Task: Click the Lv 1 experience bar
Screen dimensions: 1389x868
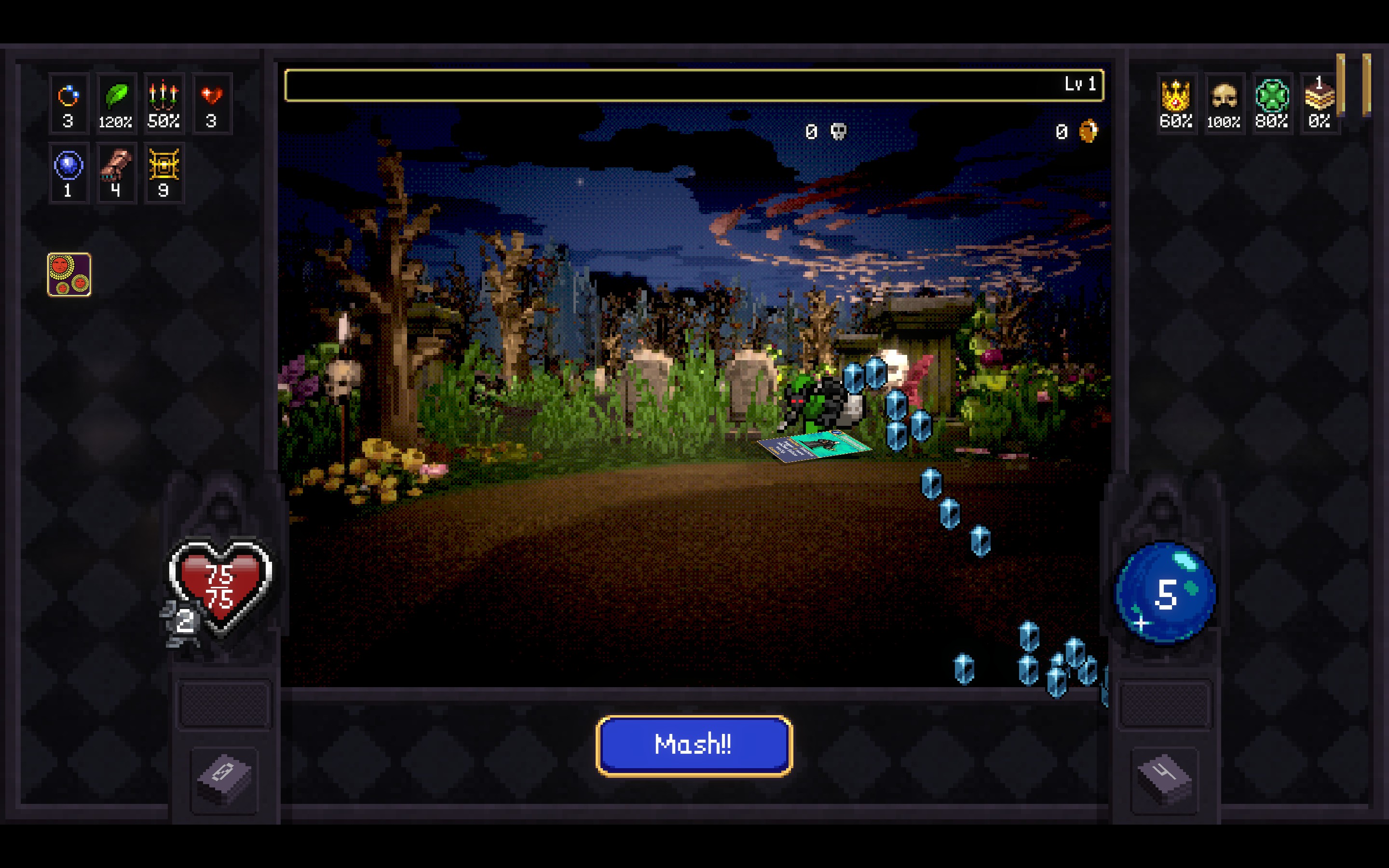Action: [694, 85]
